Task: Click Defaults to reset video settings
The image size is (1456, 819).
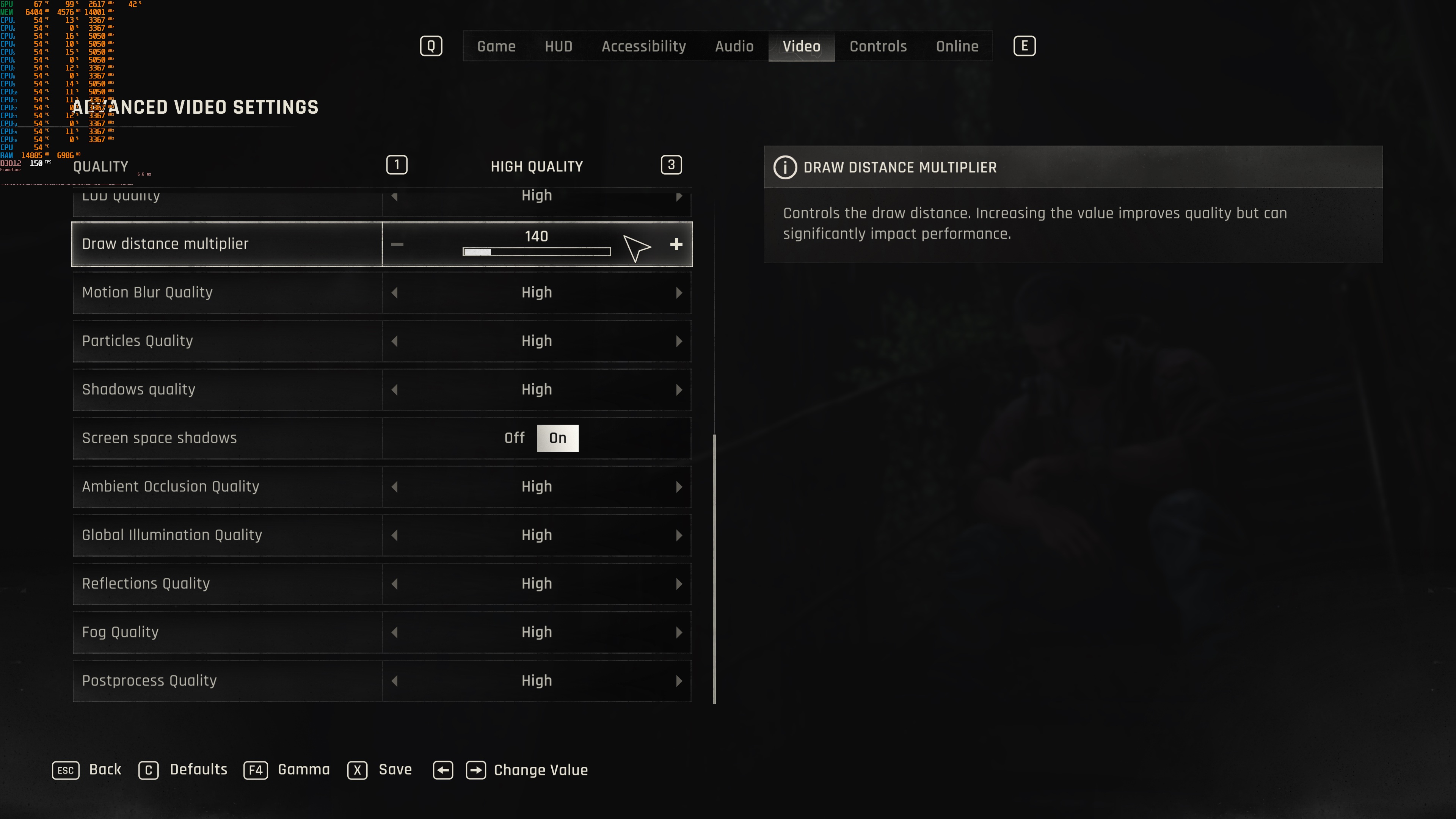Action: coord(149,770)
